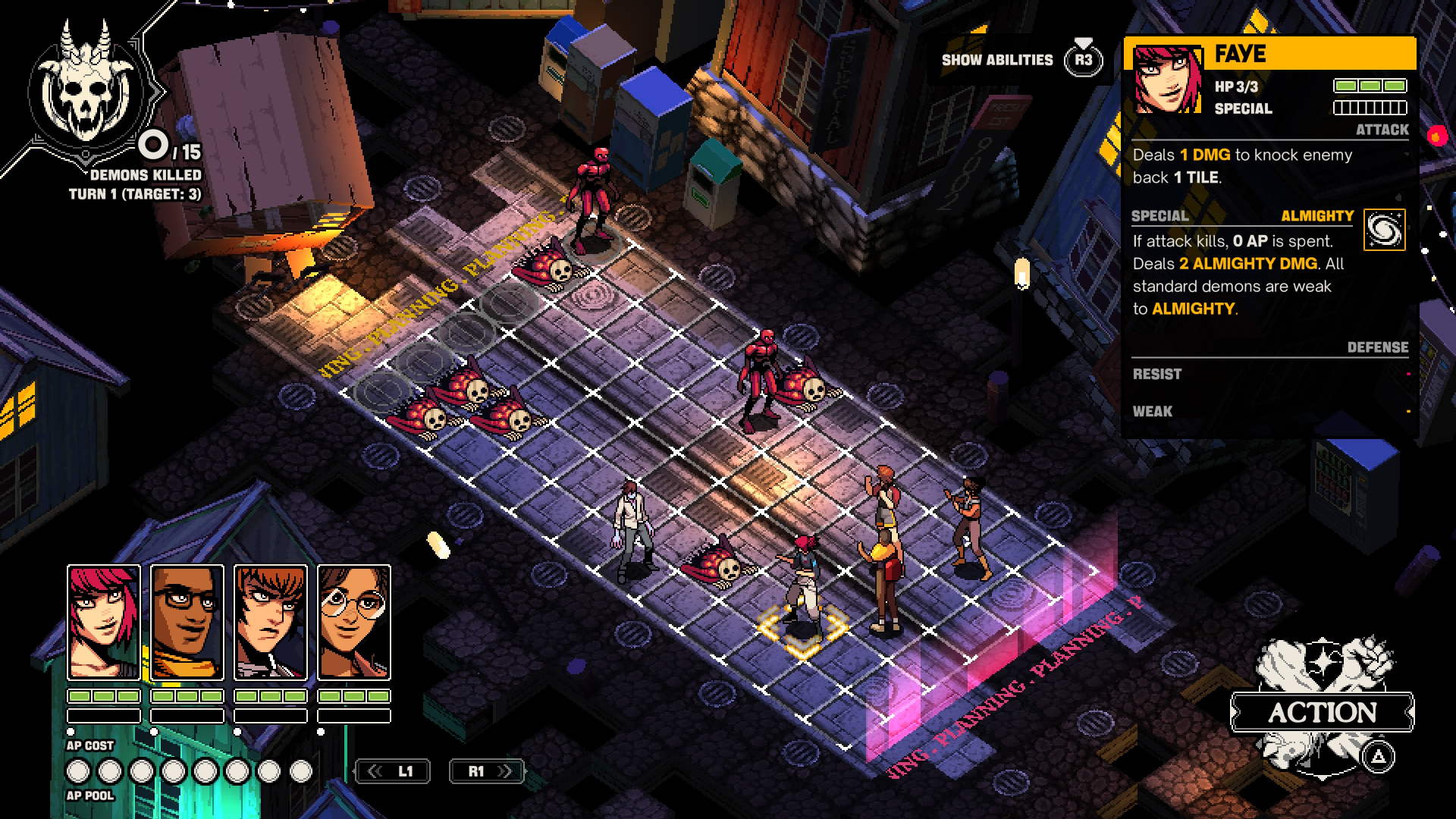Viewport: 1456px width, 819px height.
Task: Show abilities for the selected character
Action: [1083, 60]
